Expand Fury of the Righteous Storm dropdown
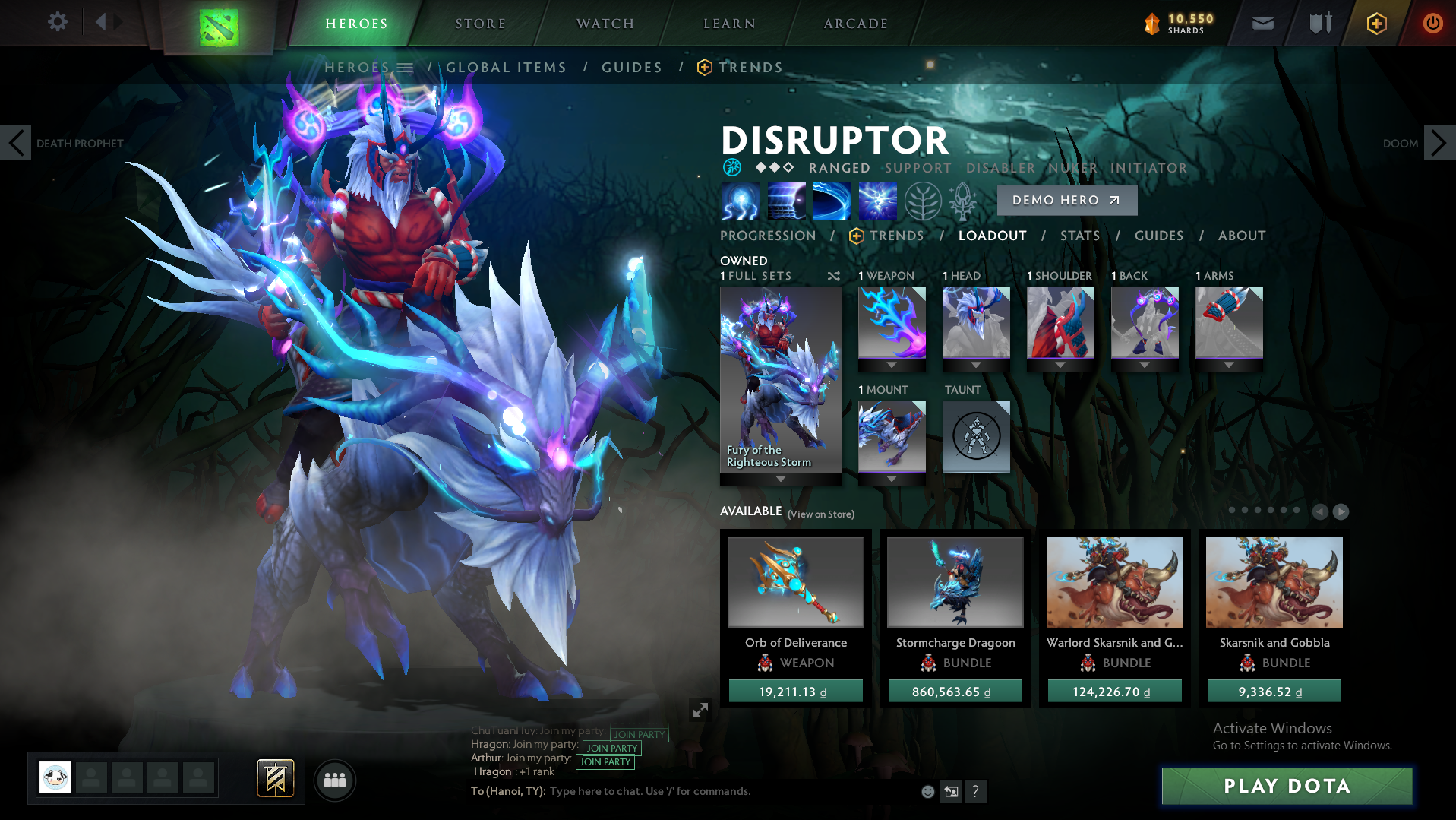 coord(780,479)
